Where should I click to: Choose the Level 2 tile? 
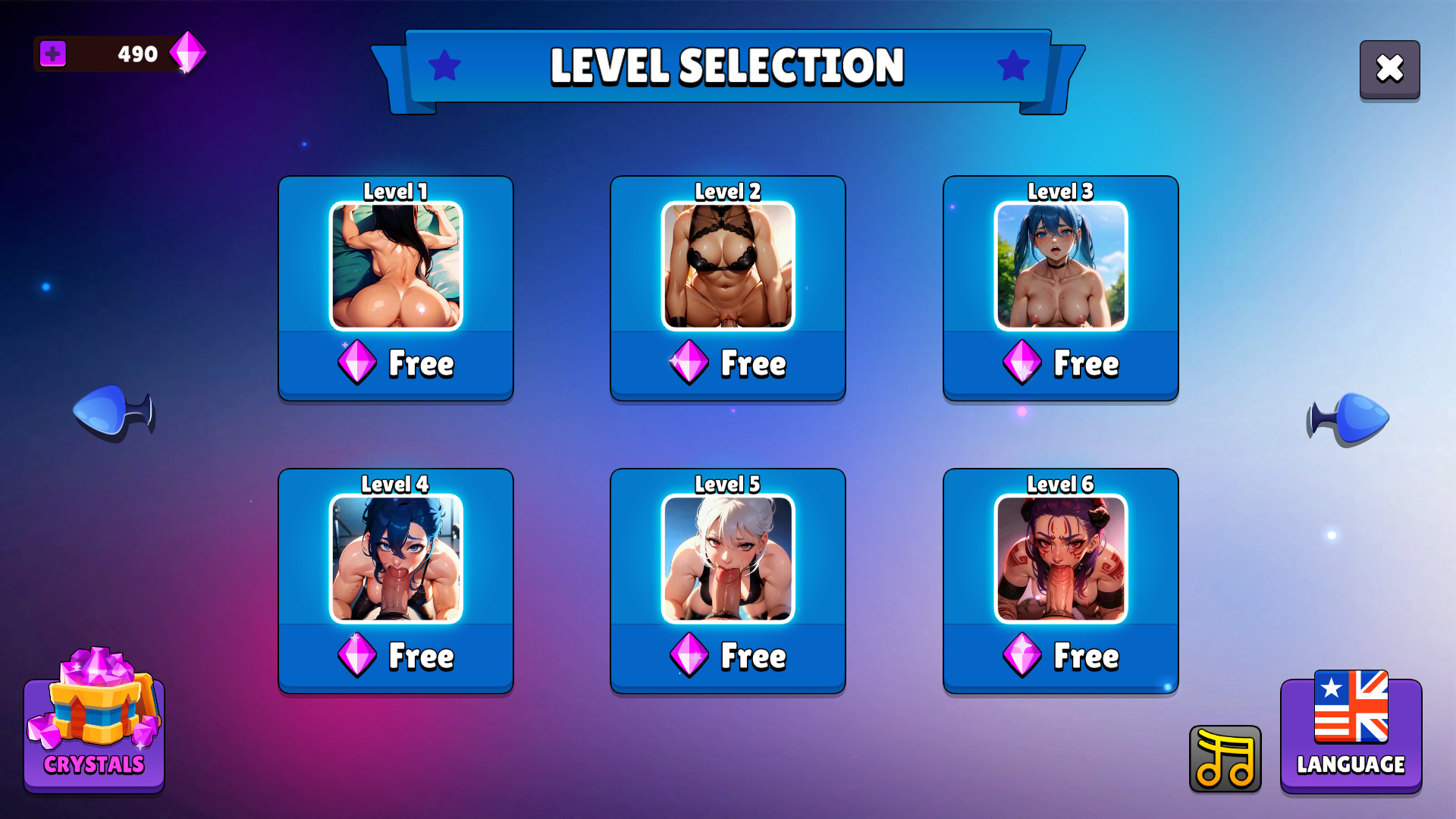tap(727, 288)
